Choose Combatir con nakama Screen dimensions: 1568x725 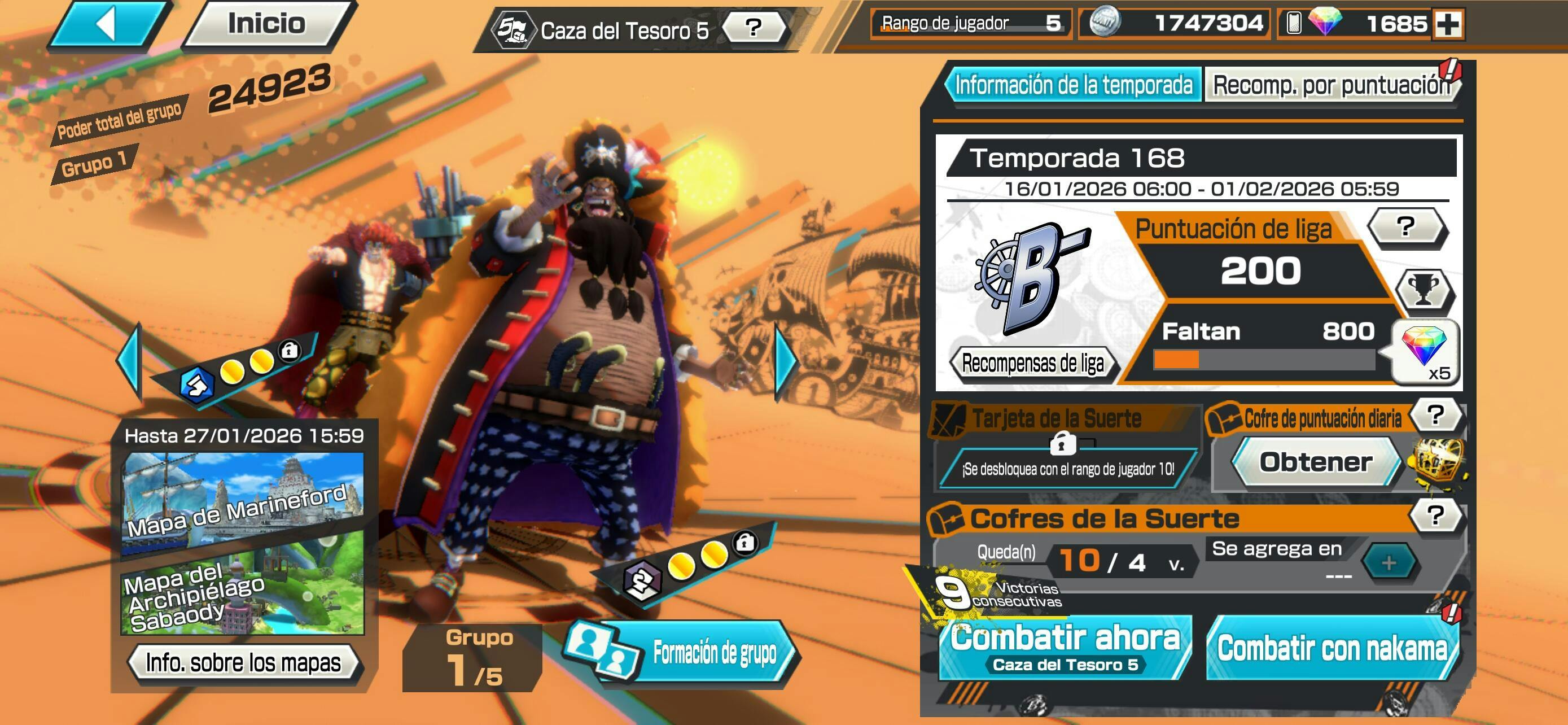click(x=1332, y=647)
